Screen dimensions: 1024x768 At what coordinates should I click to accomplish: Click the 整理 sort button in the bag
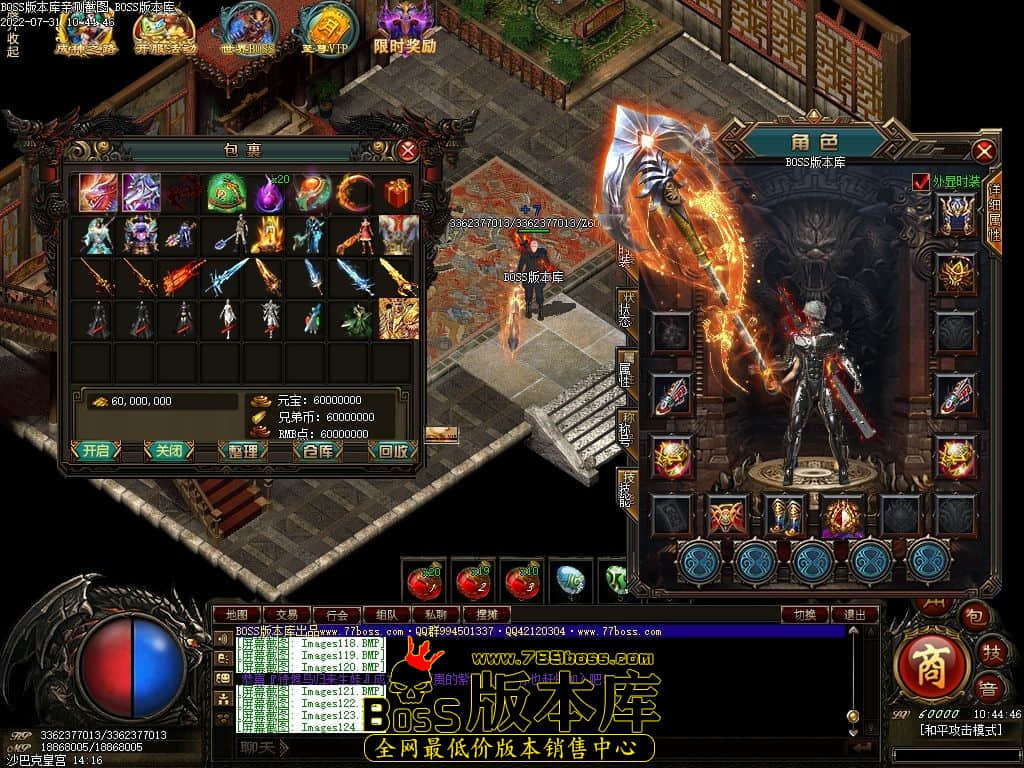tap(243, 451)
